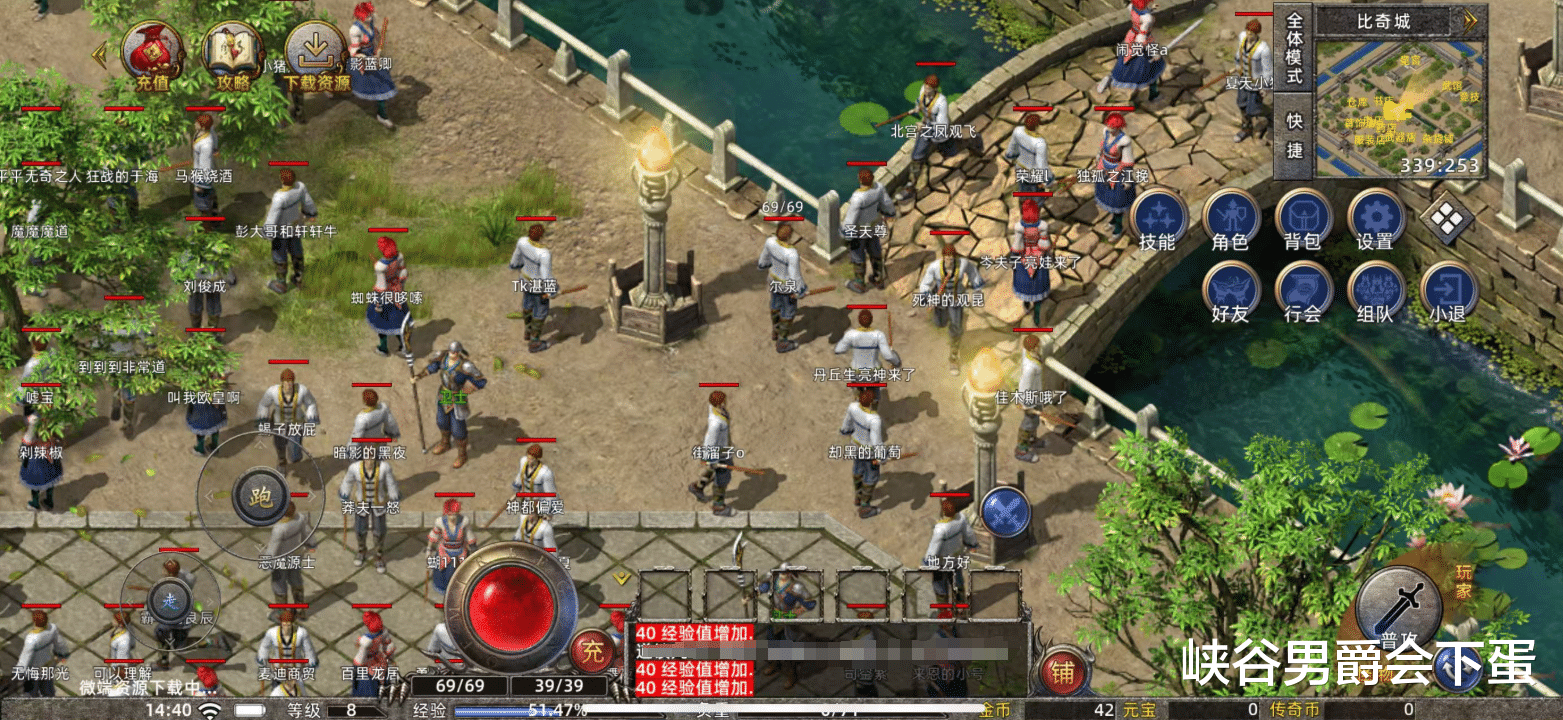1563x720 pixels.
Task: Collapse the menu with the diamond icon
Action: (x=1445, y=220)
